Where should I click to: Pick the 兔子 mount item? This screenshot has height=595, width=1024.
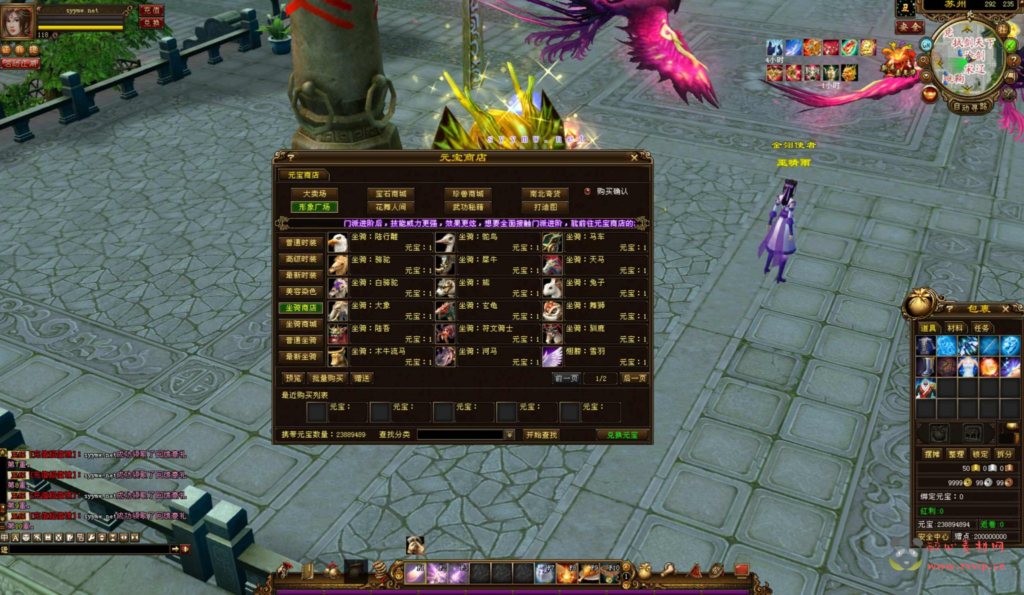point(553,287)
